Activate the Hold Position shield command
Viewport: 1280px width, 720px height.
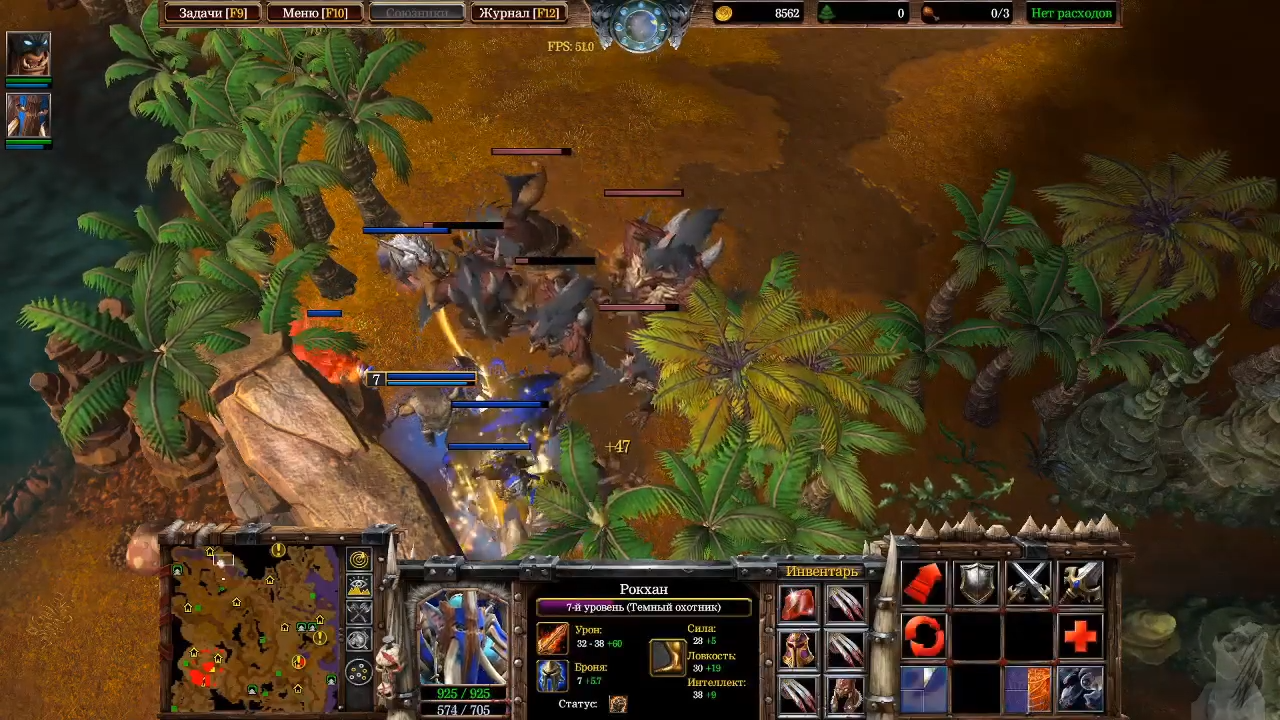(x=976, y=582)
